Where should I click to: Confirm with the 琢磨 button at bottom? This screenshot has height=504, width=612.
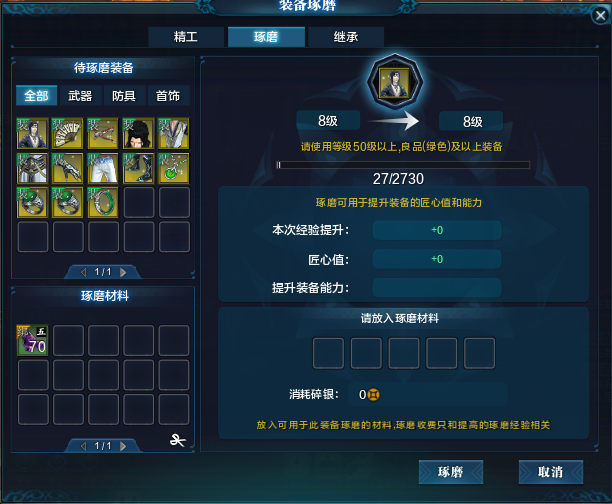452,471
